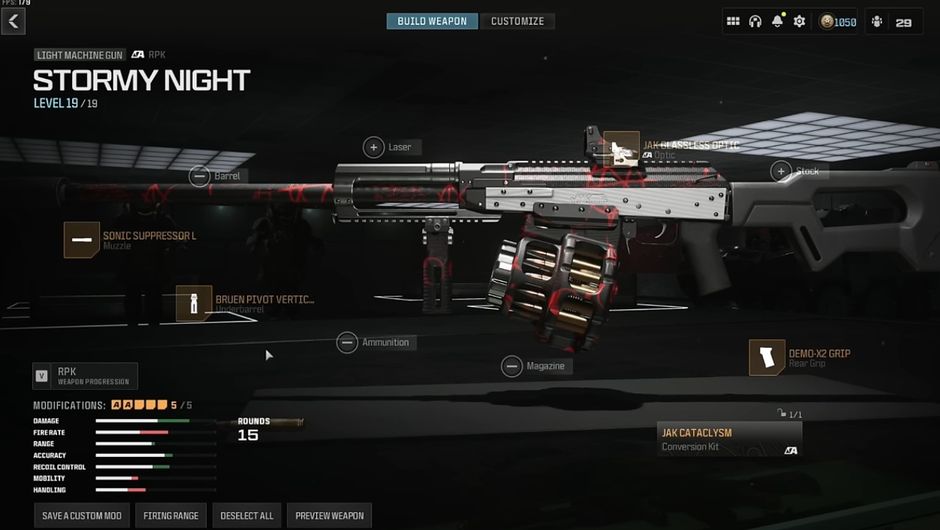Open the grid menu icon

pos(733,22)
